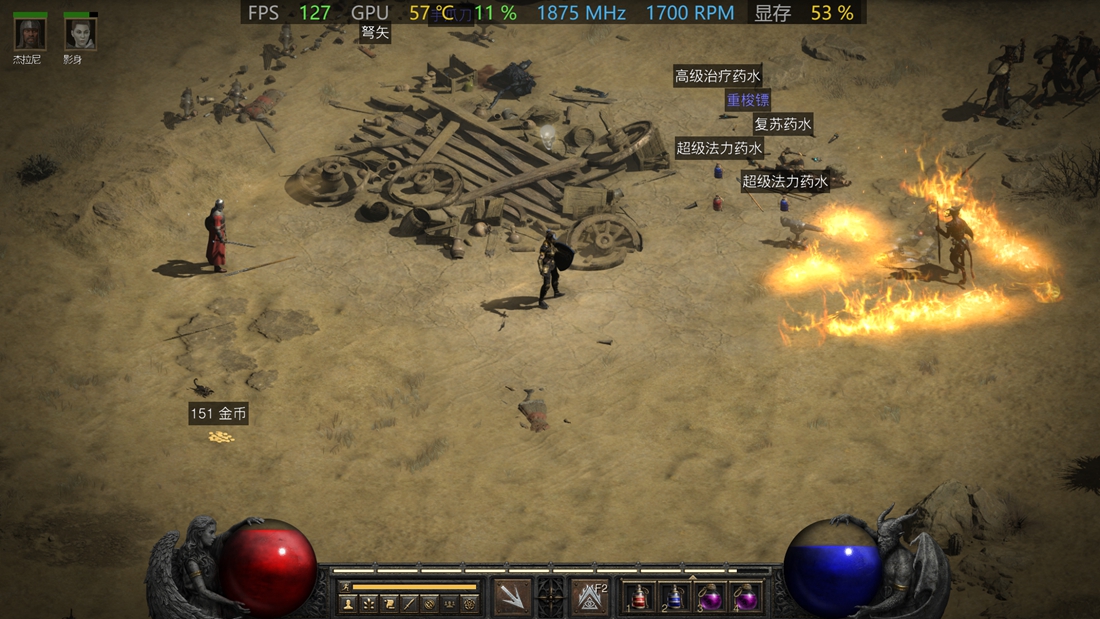Use the blue mana potion in belt slot 2

click(676, 598)
